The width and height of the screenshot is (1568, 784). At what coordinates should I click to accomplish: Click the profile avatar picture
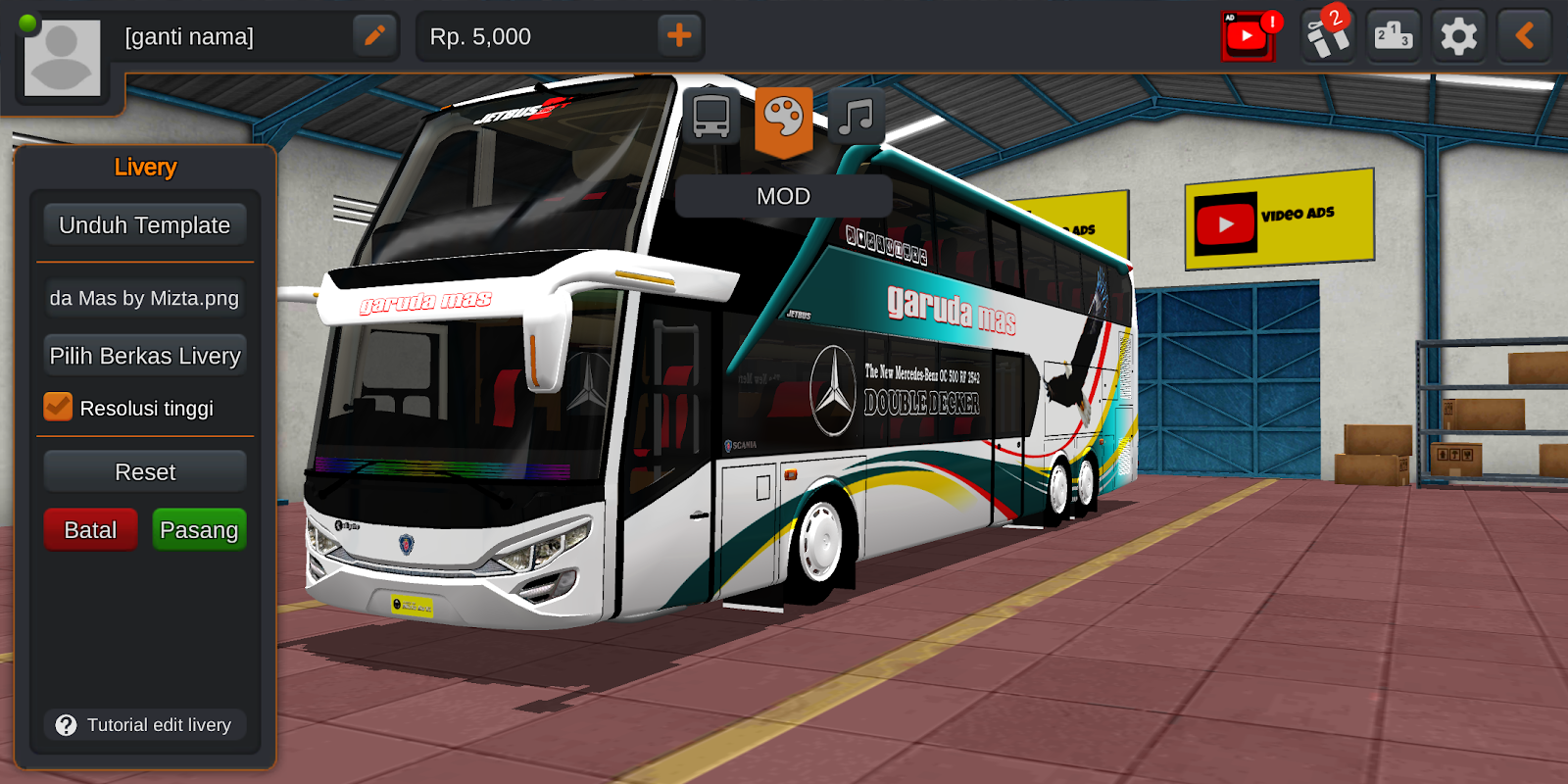click(61, 57)
